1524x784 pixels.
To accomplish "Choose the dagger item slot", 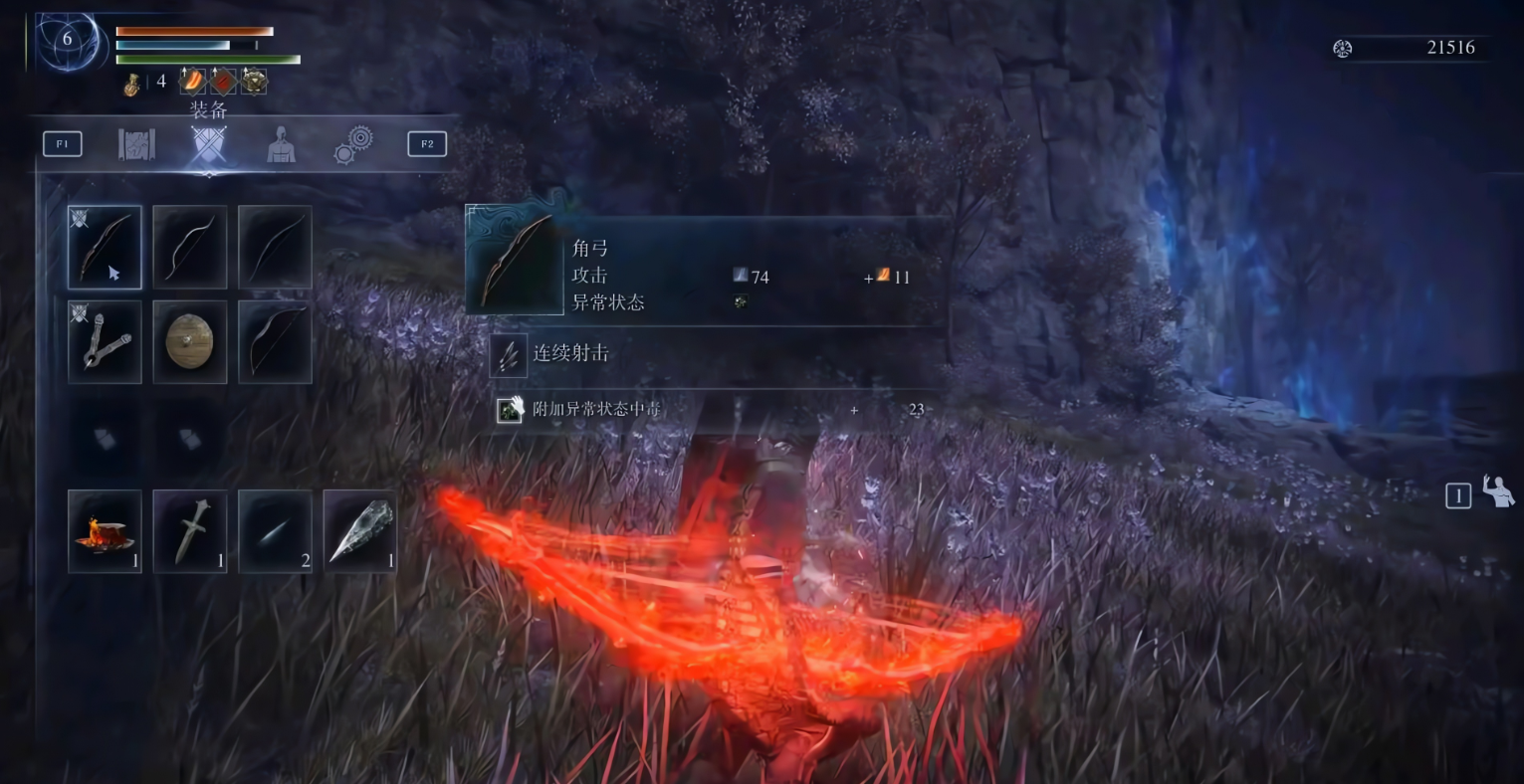I will point(190,531).
